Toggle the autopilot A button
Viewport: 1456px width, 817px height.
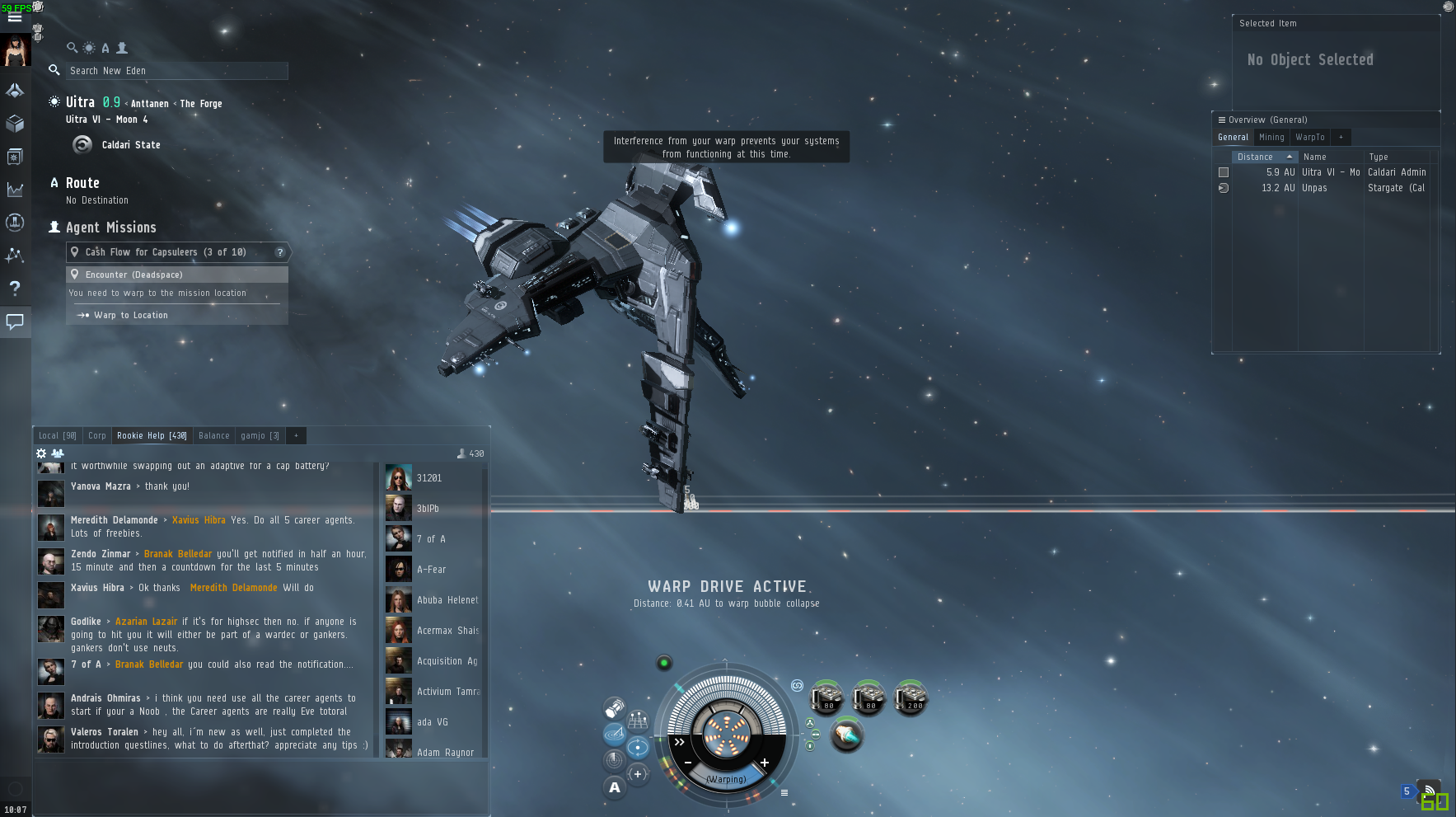point(615,787)
